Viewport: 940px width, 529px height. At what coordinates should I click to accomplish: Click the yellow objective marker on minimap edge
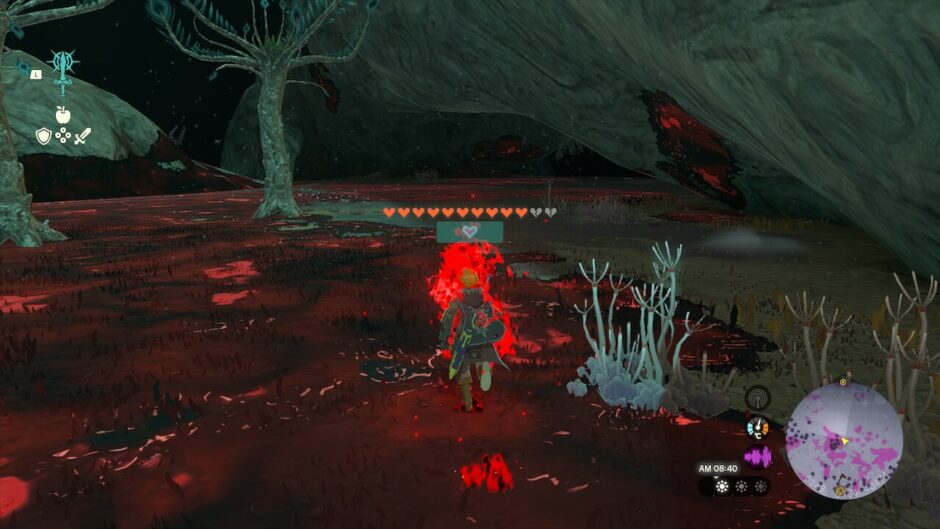(x=843, y=382)
